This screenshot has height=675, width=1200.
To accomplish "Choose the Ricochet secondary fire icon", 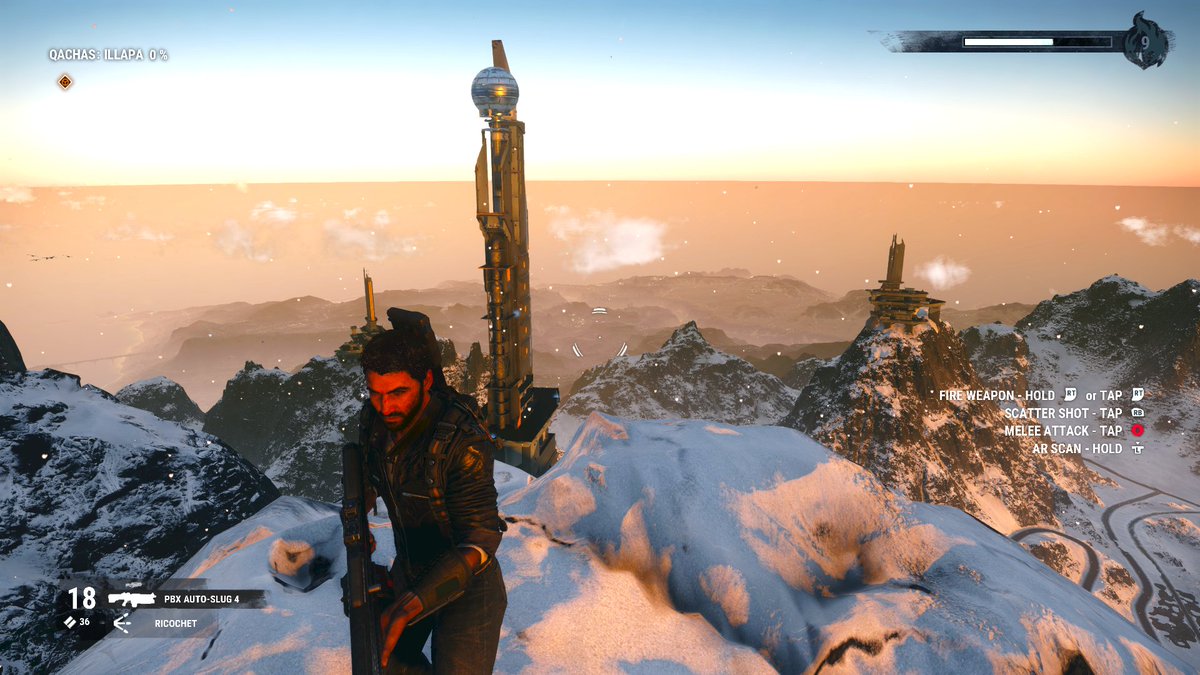I will tap(122, 624).
